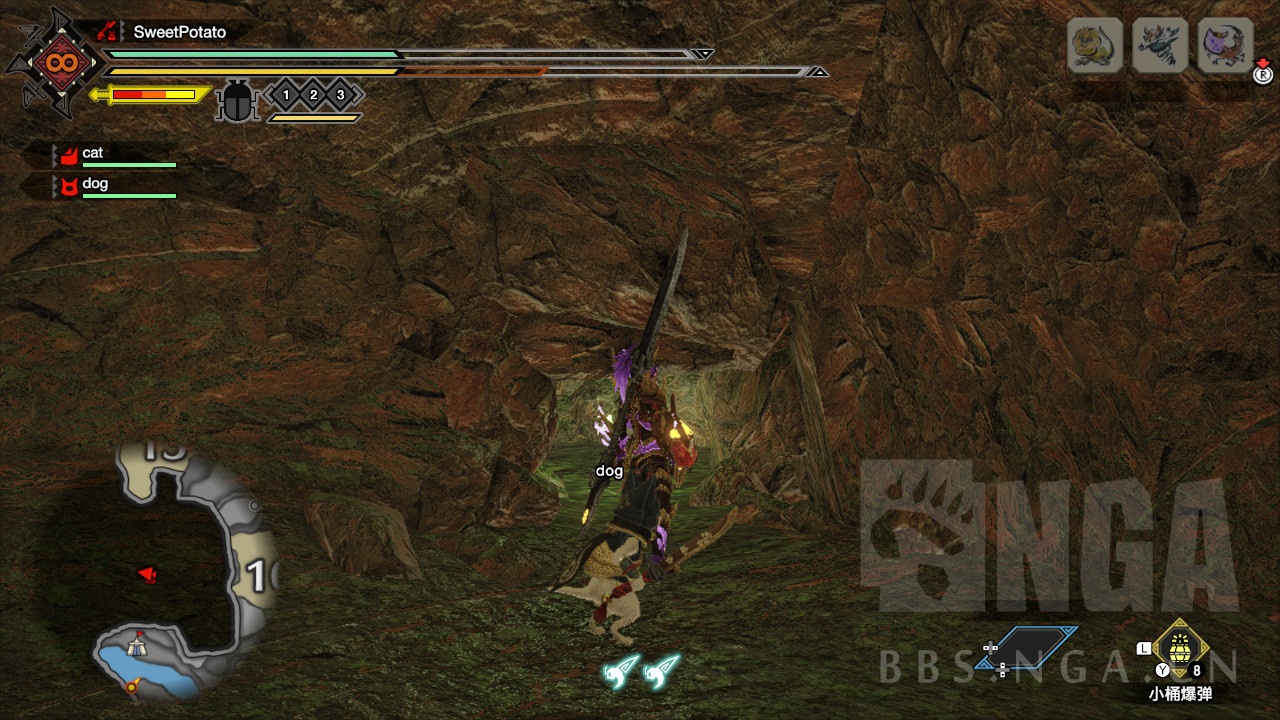Open the blue action bar panel

pyautogui.click(x=1028, y=648)
